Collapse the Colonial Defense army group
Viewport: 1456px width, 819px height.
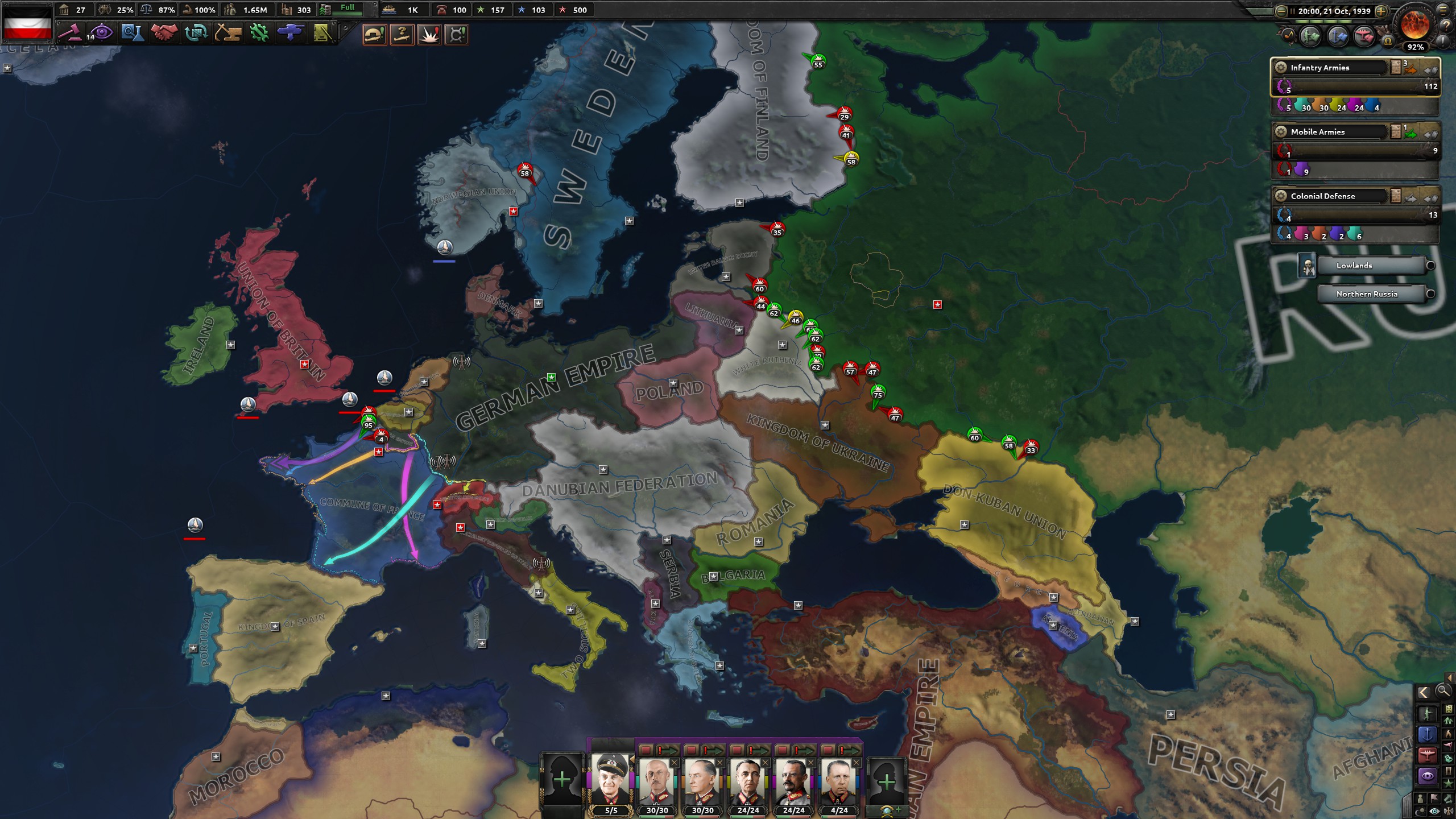click(x=1430, y=198)
